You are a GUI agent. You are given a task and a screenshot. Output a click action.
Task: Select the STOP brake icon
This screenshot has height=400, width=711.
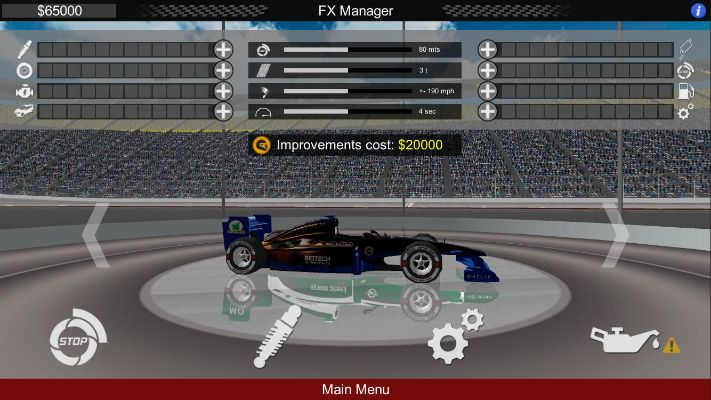tap(76, 340)
